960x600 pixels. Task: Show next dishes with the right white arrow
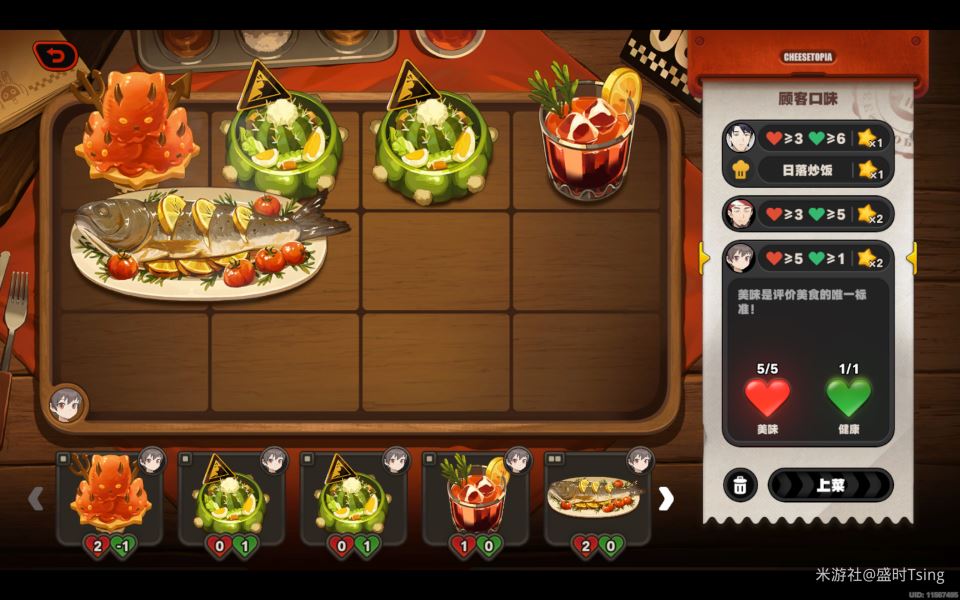[666, 498]
